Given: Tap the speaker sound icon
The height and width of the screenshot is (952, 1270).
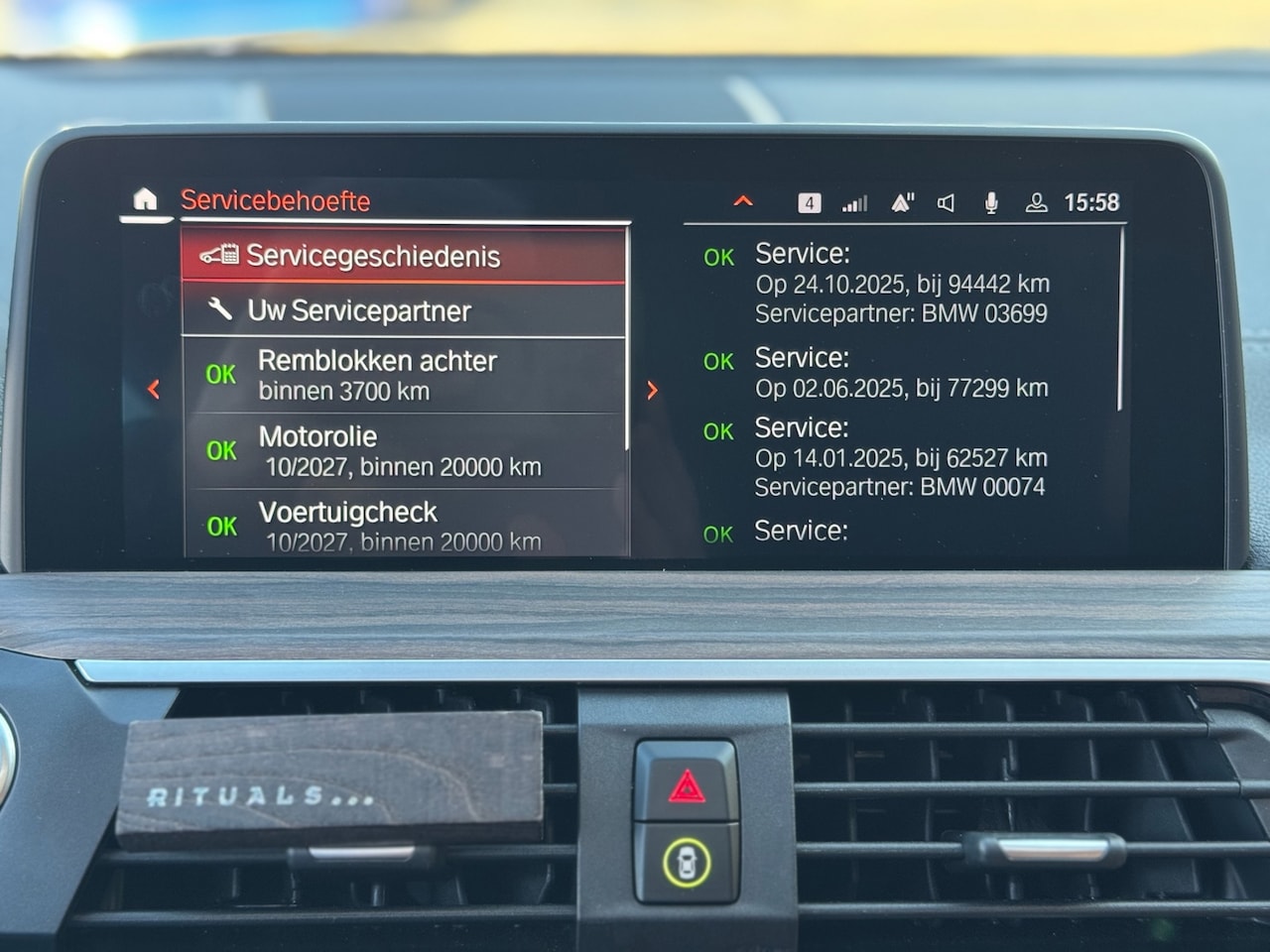Looking at the screenshot, I should (x=946, y=203).
